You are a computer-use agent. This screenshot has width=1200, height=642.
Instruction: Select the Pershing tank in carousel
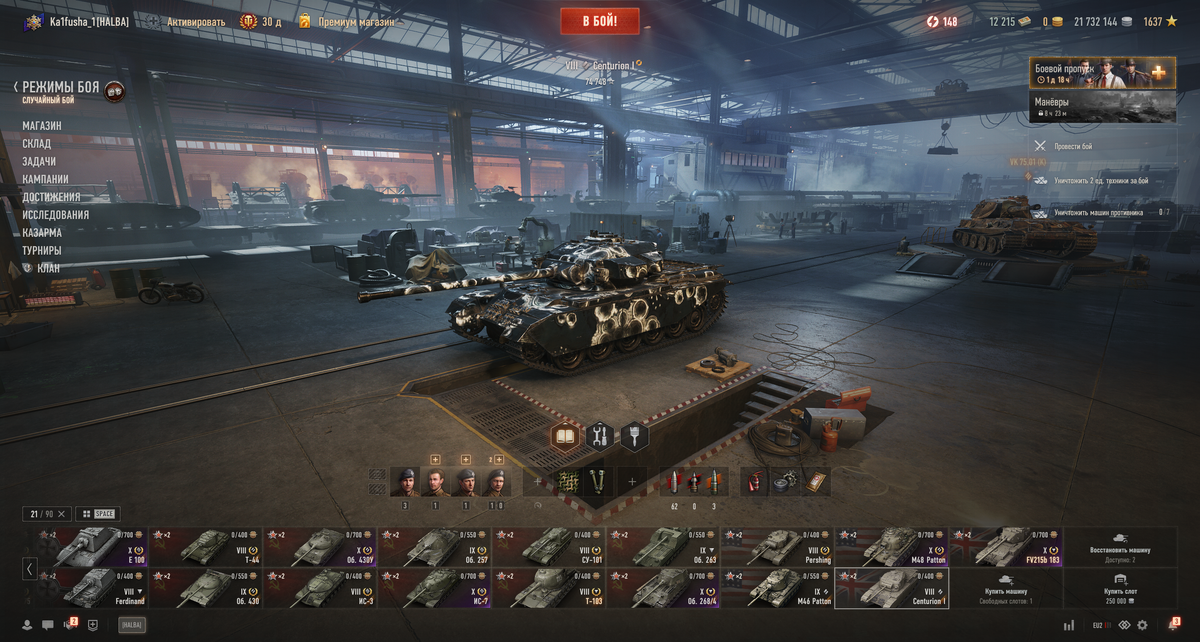pos(777,548)
